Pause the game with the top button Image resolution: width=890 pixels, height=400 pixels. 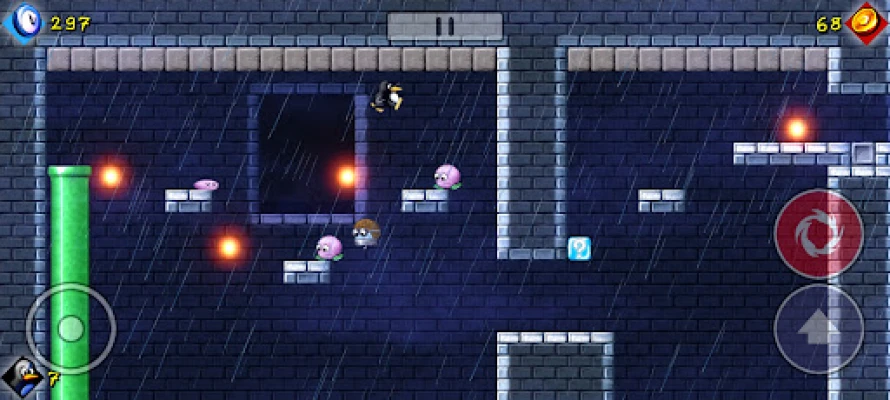click(445, 26)
